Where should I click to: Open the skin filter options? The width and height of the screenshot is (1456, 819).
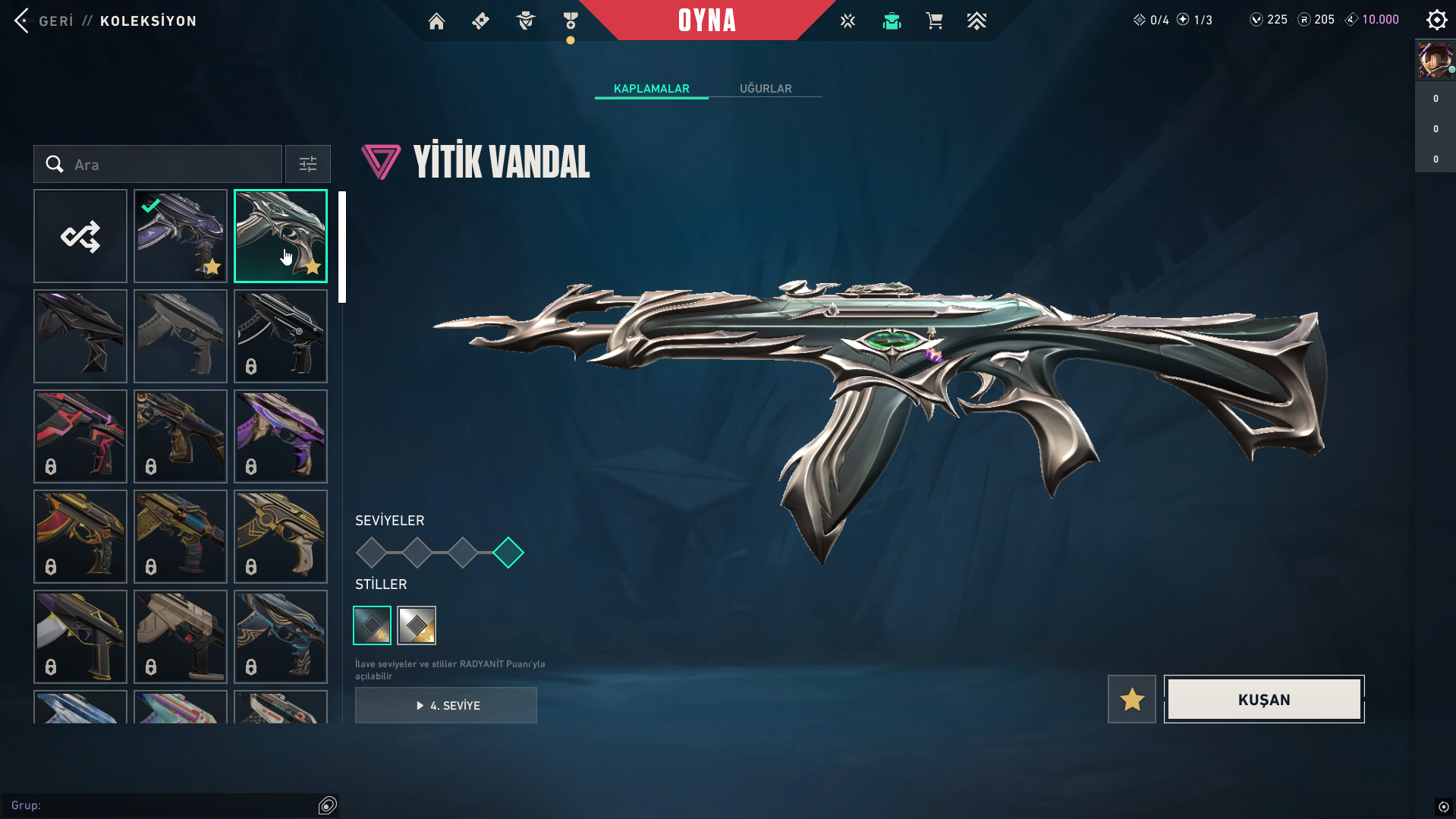pyautogui.click(x=308, y=164)
